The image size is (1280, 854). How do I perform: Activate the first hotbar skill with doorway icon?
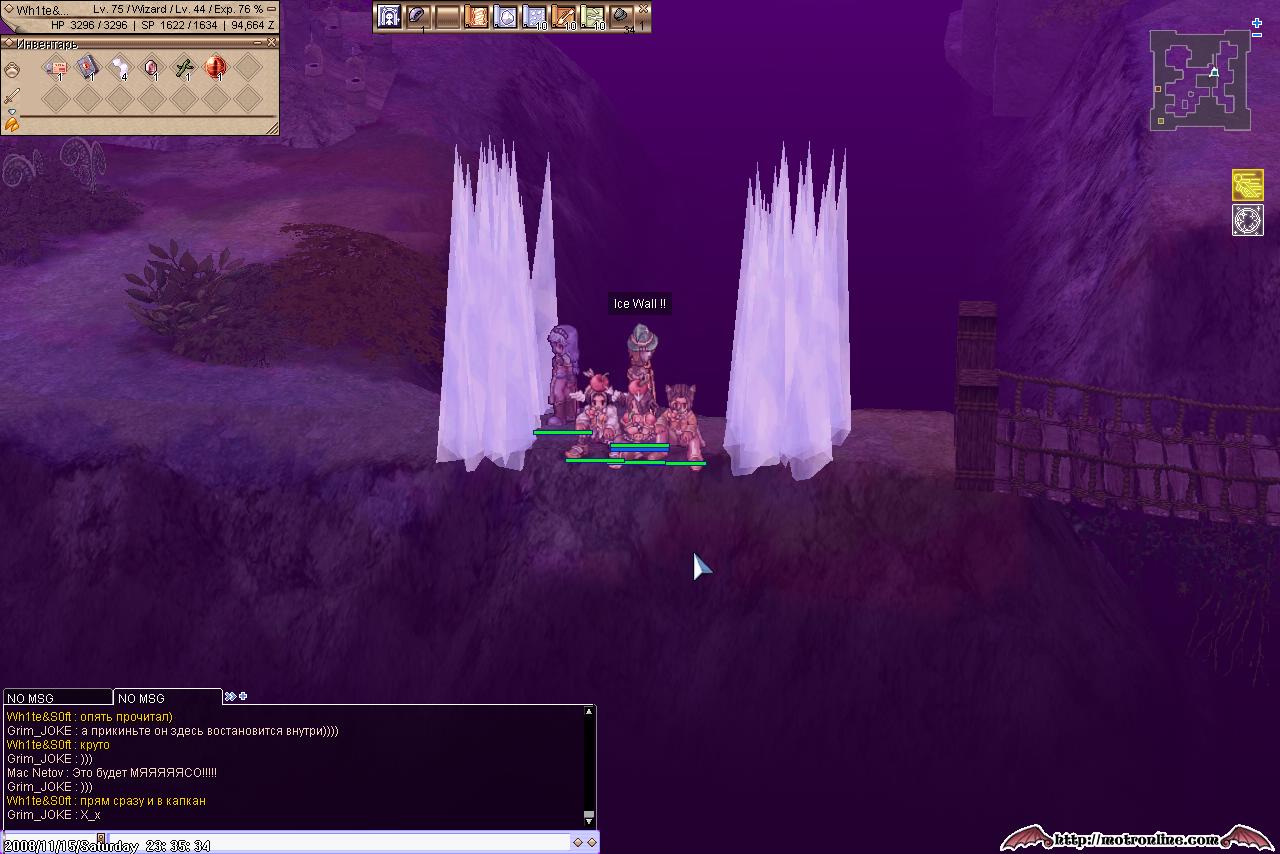click(x=389, y=17)
